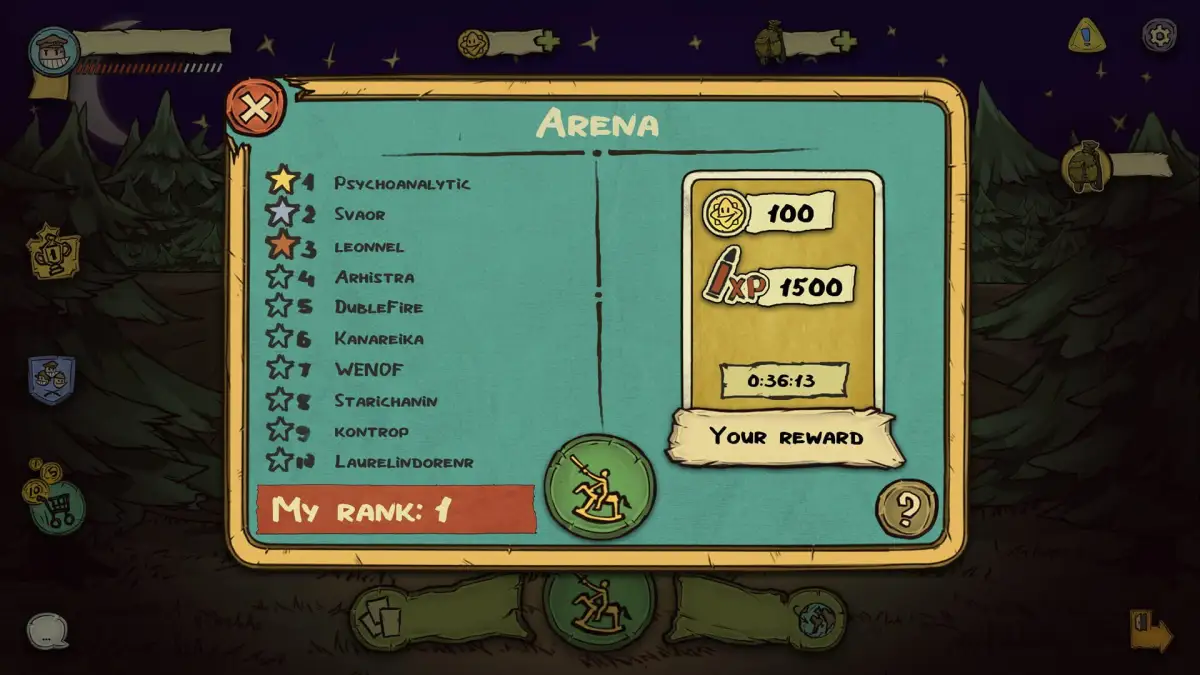Image resolution: width=1200 pixels, height=675 pixels.
Task: Pick Starichanin from the rankings
Action: point(385,400)
